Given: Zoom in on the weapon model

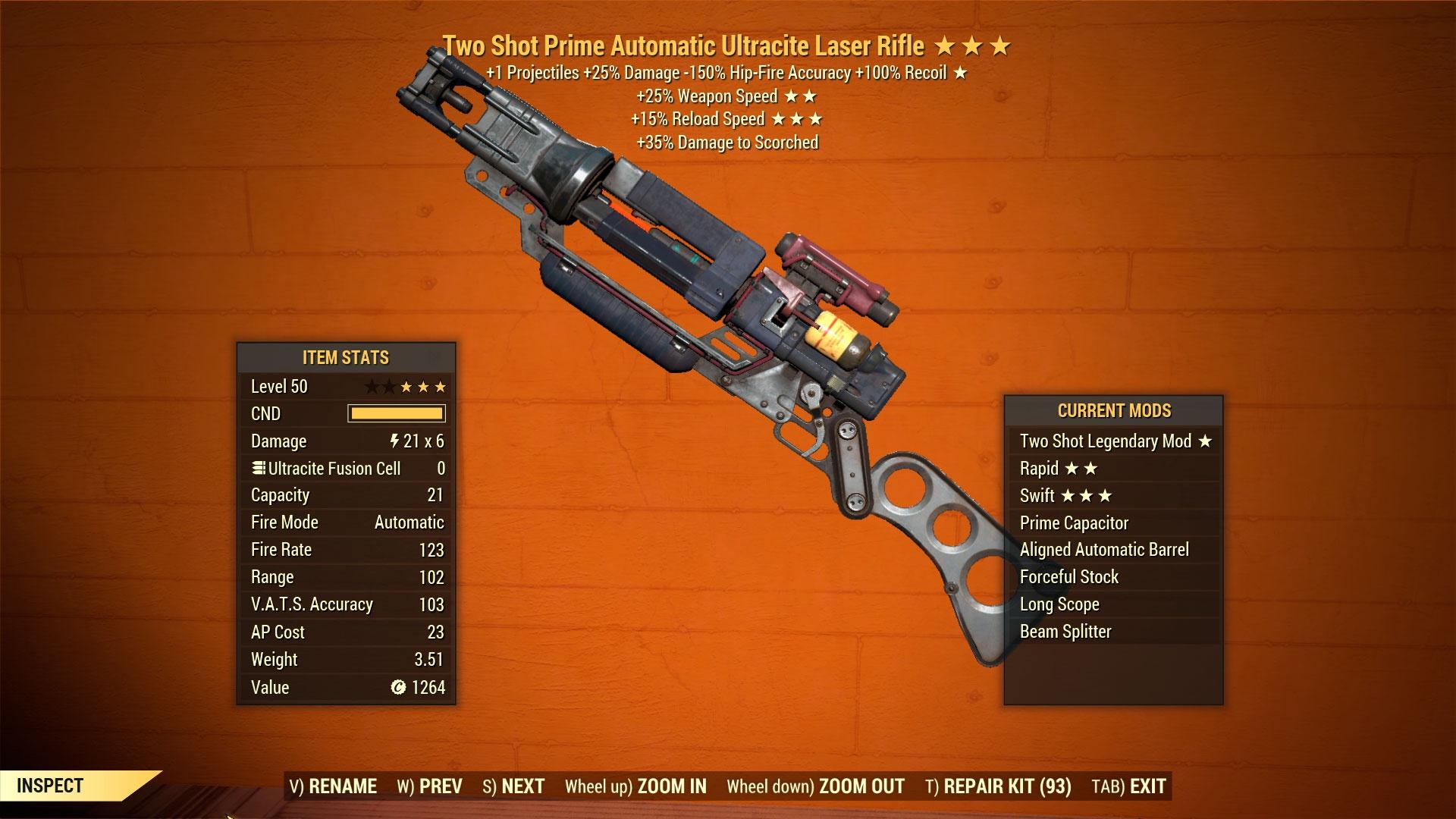Looking at the screenshot, I should point(635,786).
